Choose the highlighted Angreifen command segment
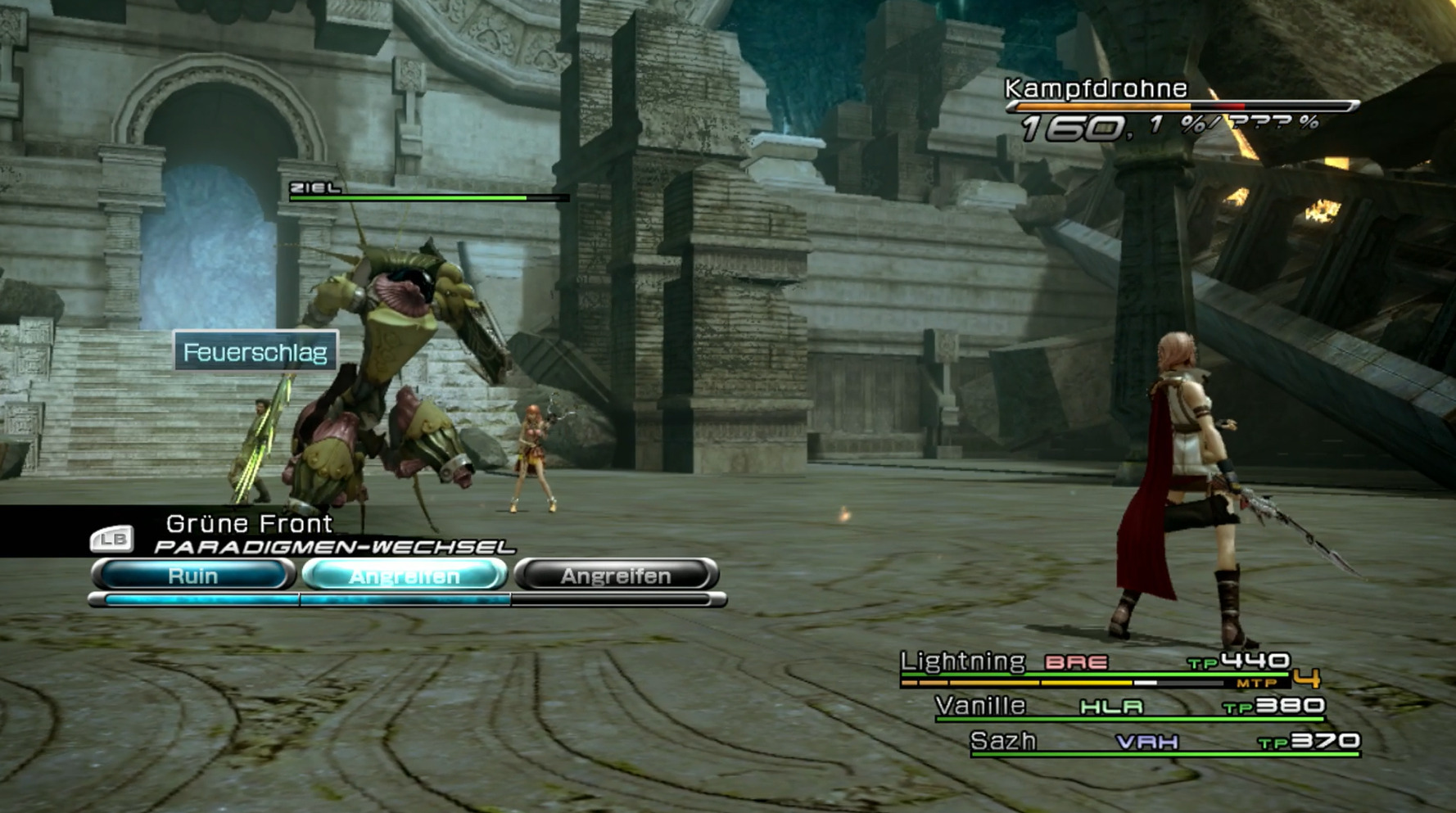Screen dimensions: 1456x813 pyautogui.click(x=405, y=576)
